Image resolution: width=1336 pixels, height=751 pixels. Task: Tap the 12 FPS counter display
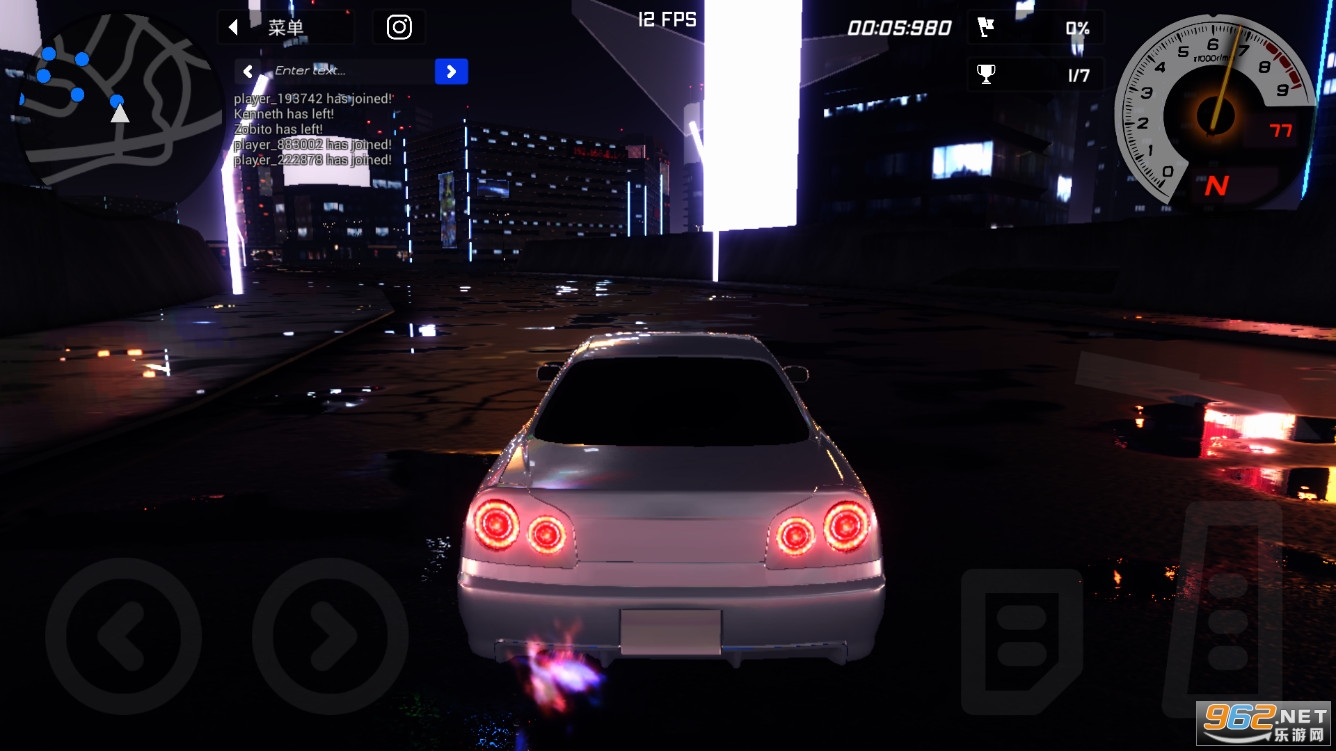point(666,19)
